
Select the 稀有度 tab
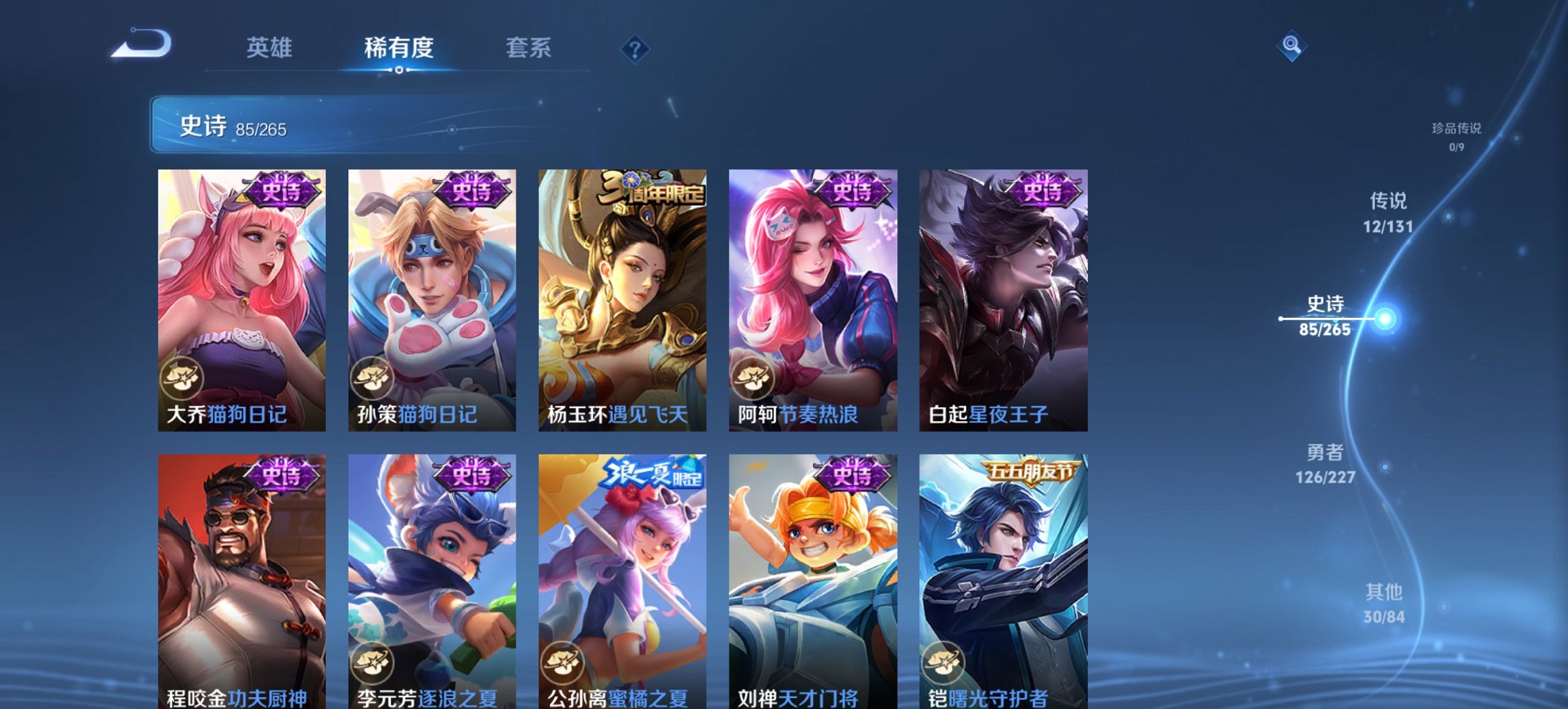point(398,48)
